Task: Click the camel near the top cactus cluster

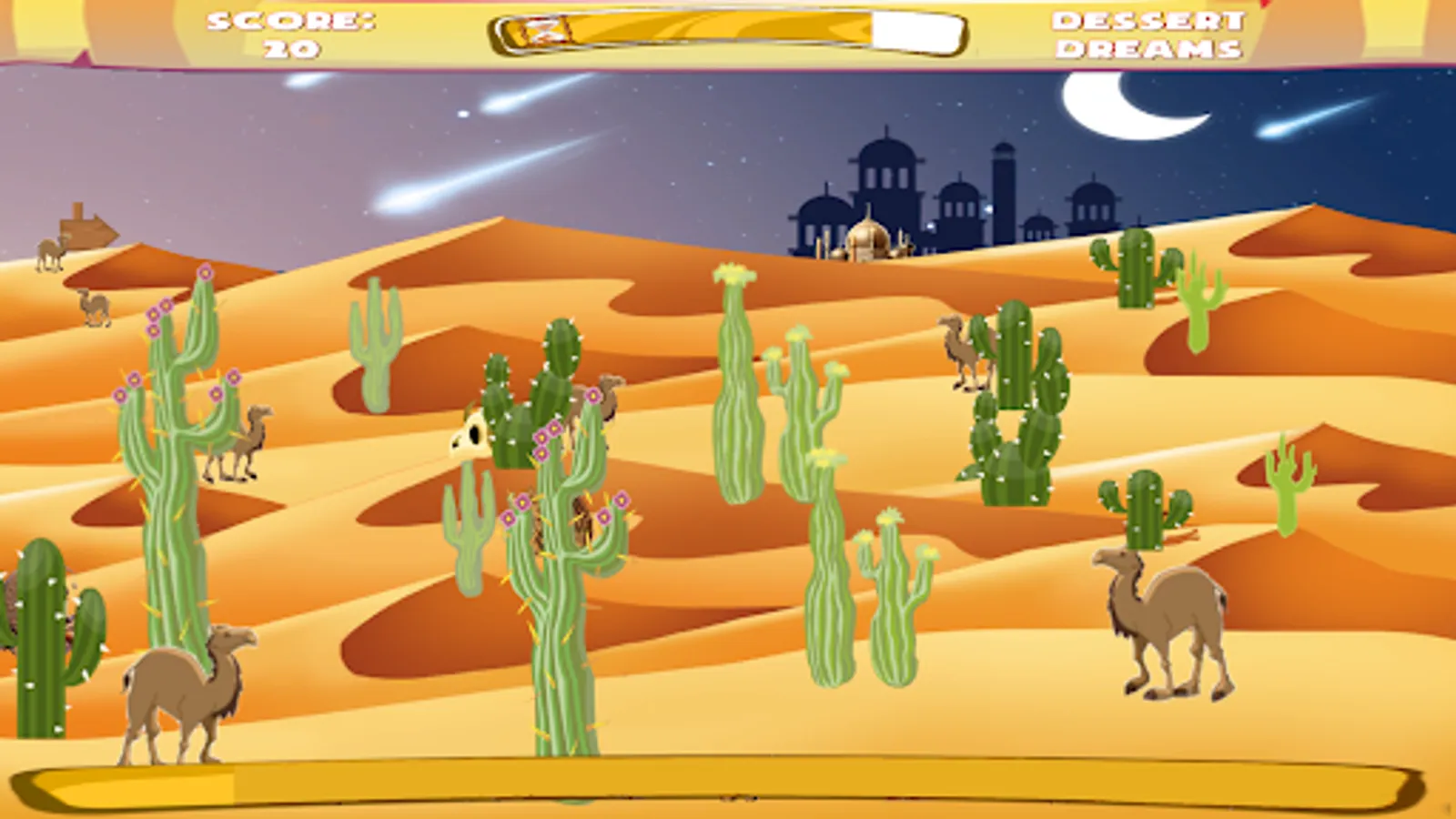Action: click(965, 350)
